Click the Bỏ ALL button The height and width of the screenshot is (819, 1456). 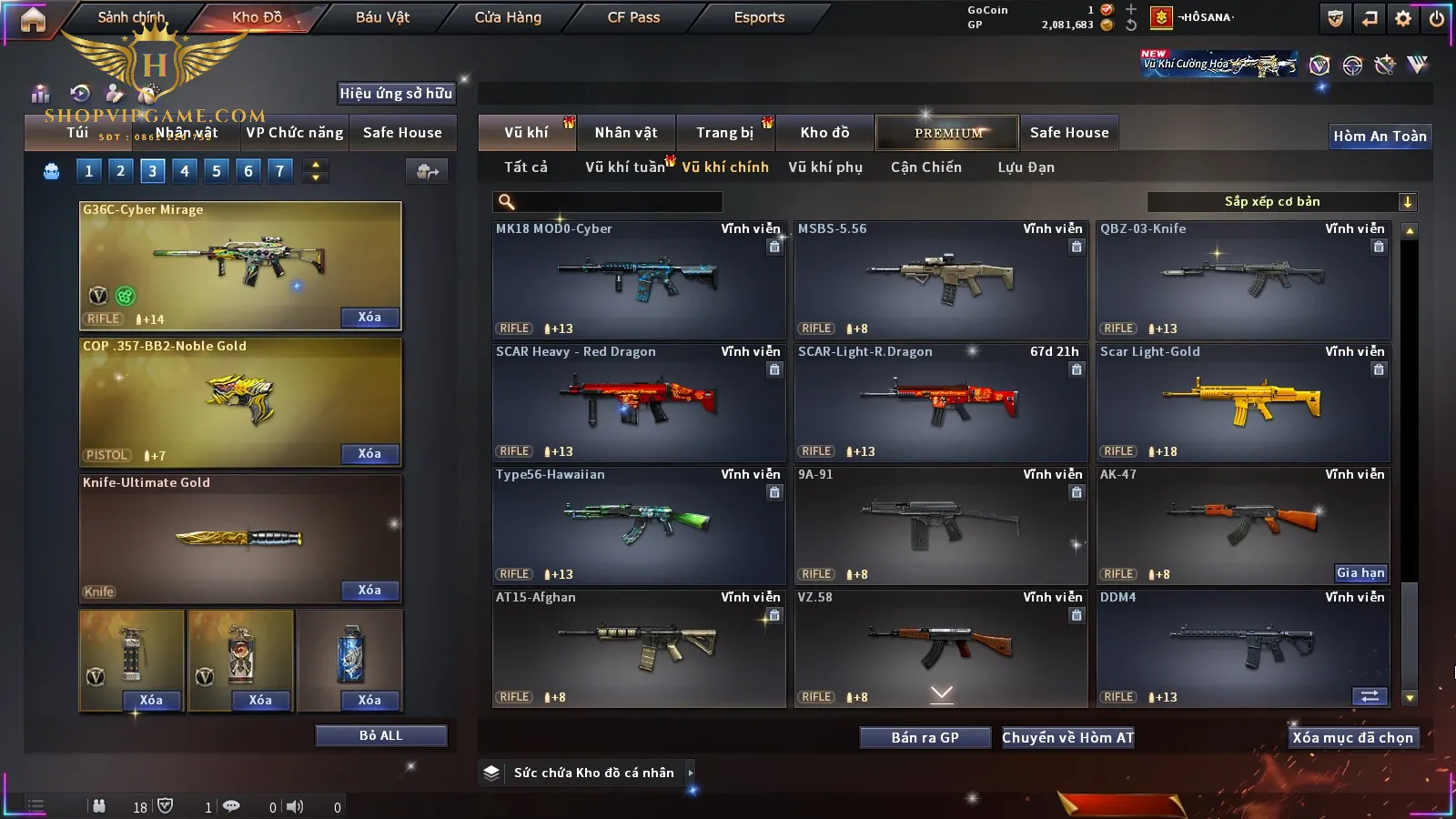pos(380,735)
